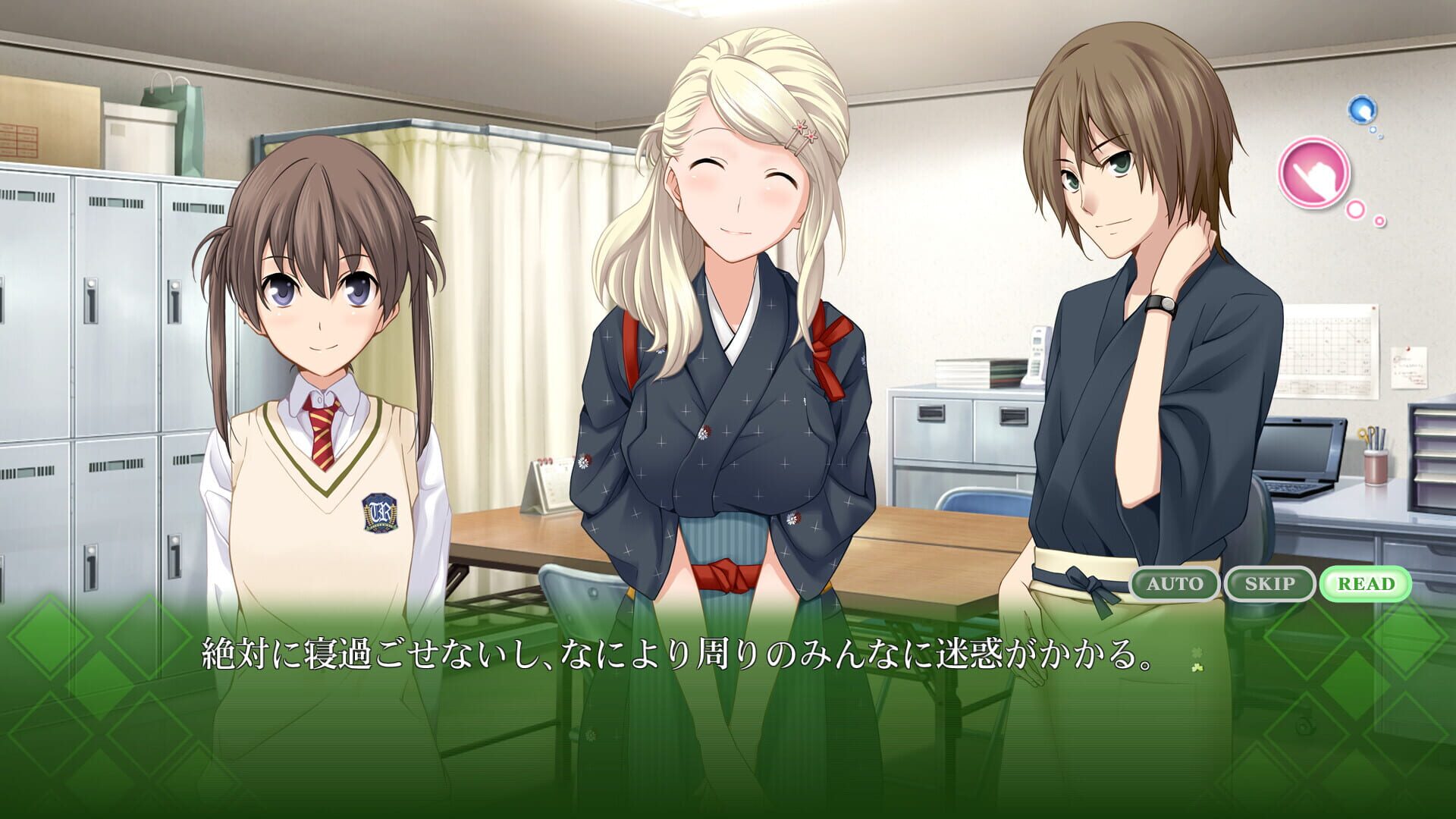Select the hairpin flower icon in the blonde woman's hair
This screenshot has height=819, width=1456.
805,131
